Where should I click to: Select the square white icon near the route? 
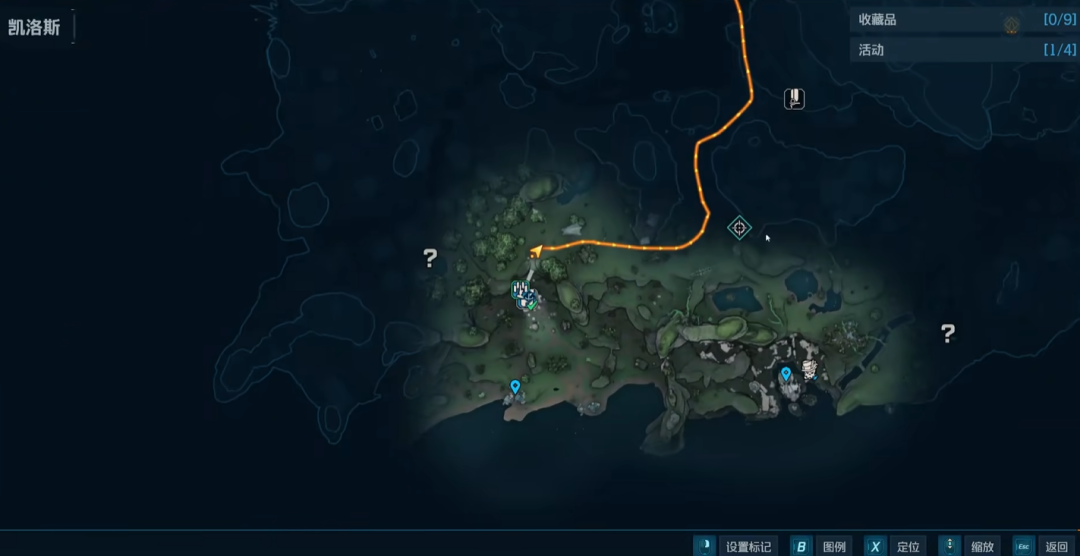coord(794,98)
